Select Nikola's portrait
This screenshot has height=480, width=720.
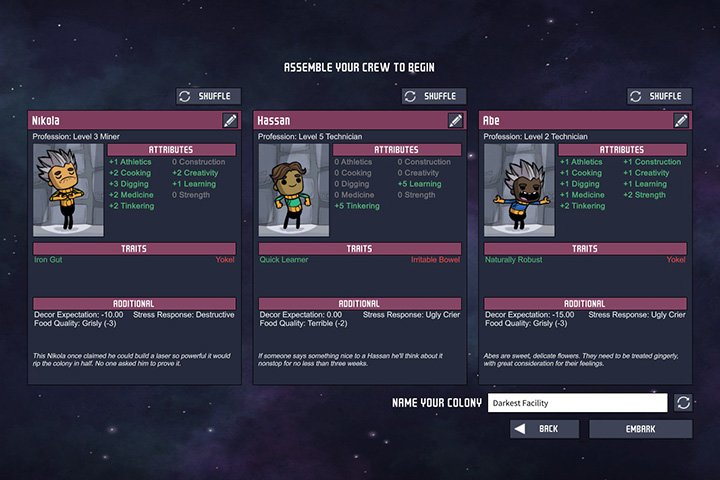pos(68,190)
